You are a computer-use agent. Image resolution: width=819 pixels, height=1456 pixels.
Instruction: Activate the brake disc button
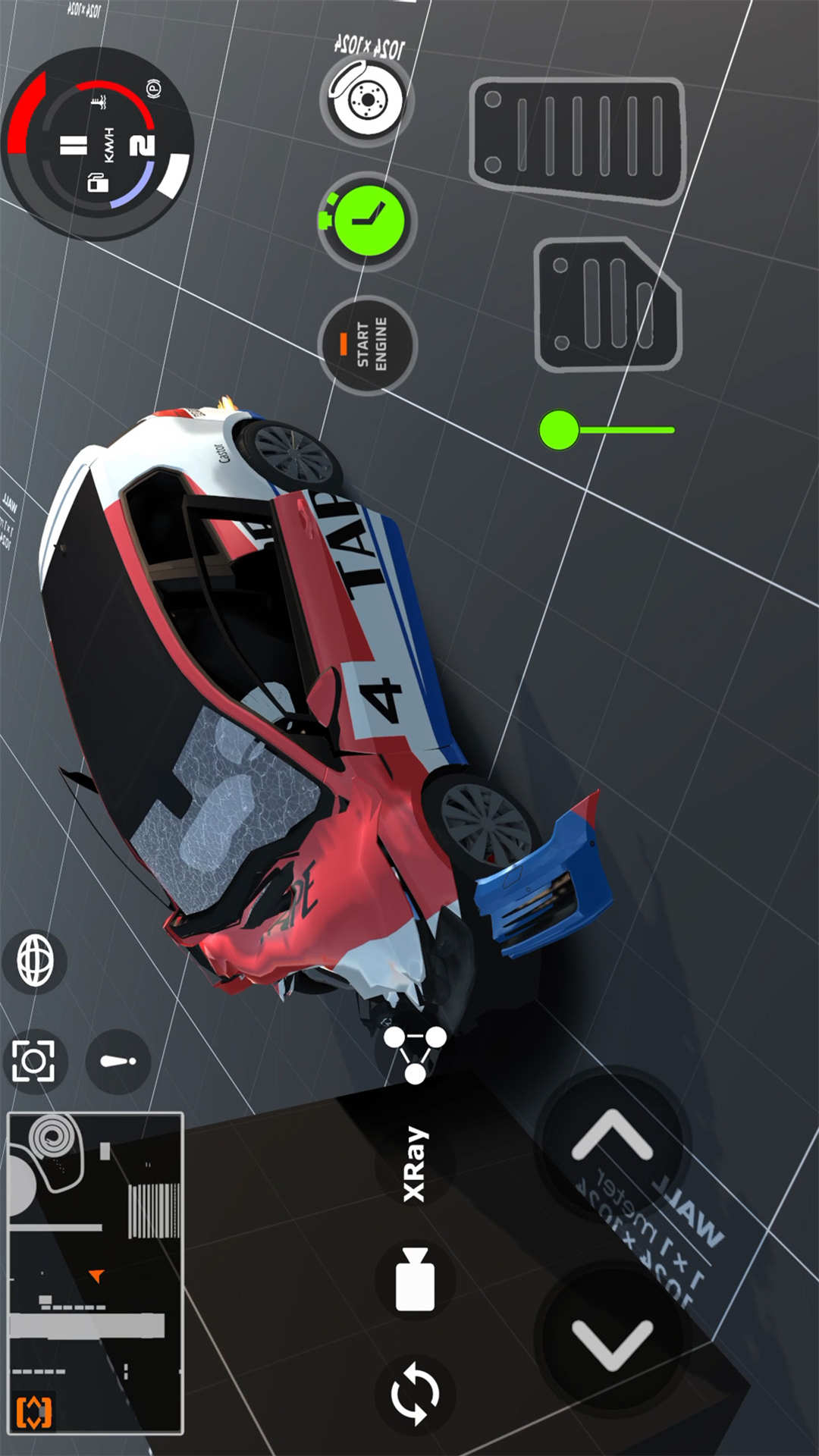click(x=367, y=99)
